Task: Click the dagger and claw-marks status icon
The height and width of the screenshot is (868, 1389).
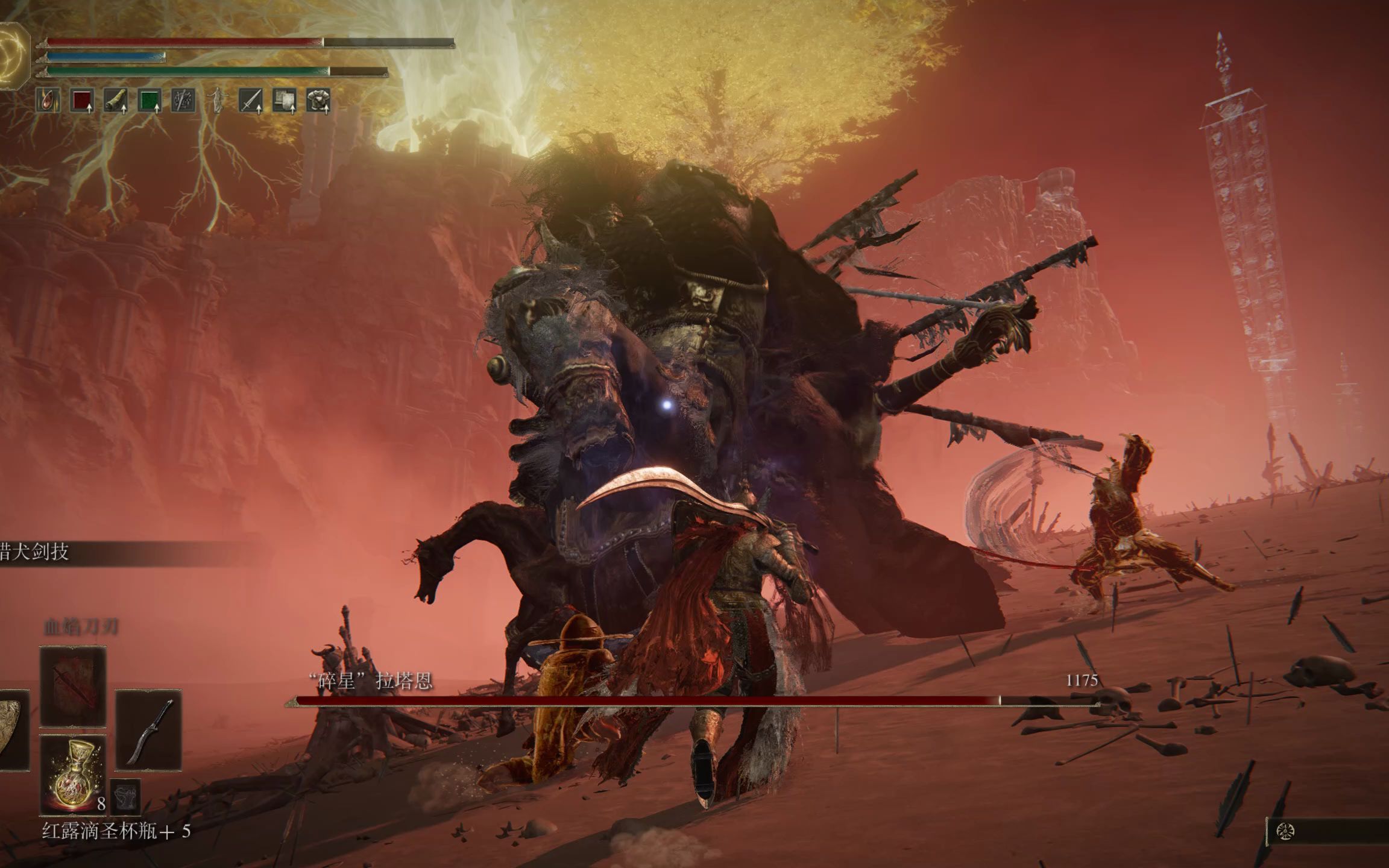Action: [183, 101]
